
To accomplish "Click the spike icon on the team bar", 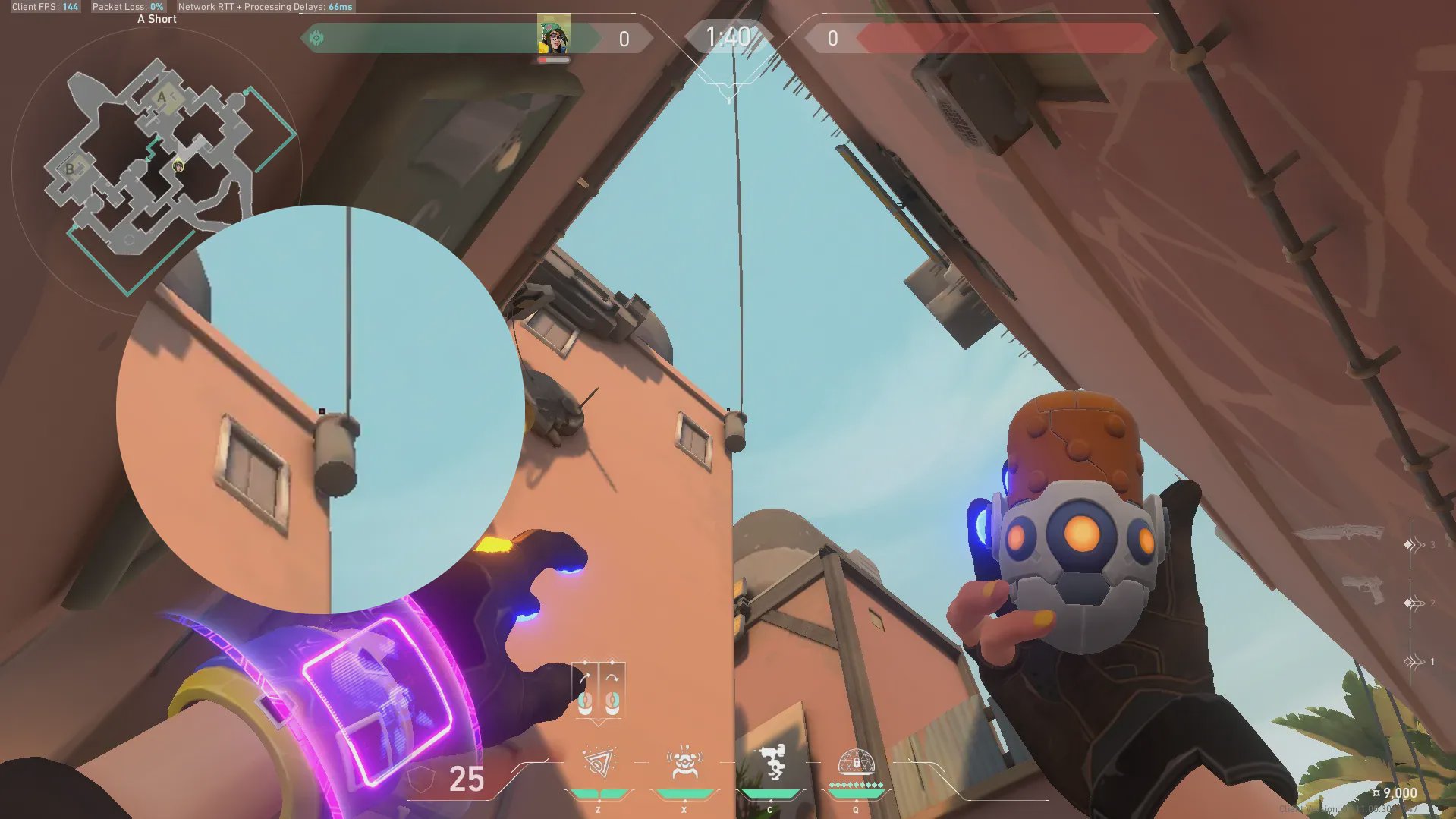I will click(316, 38).
